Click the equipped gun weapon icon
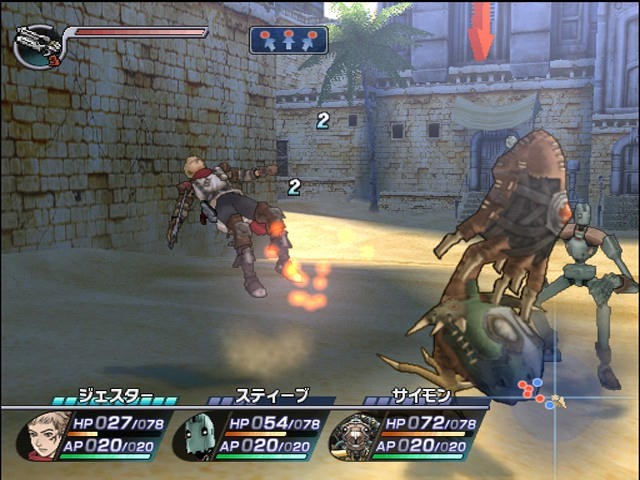 pyautogui.click(x=38, y=46)
